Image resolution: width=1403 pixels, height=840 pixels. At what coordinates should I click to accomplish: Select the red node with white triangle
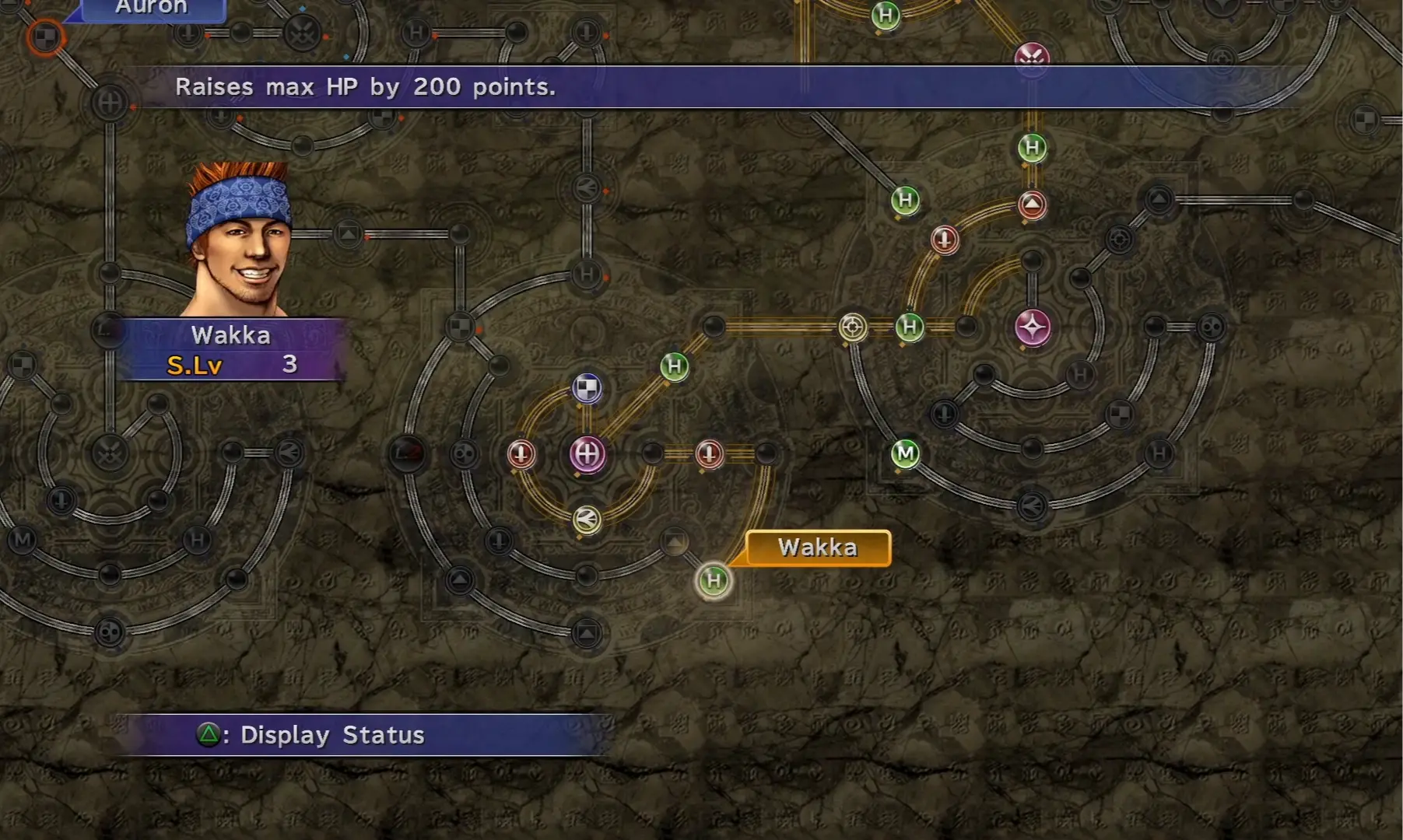(1032, 205)
